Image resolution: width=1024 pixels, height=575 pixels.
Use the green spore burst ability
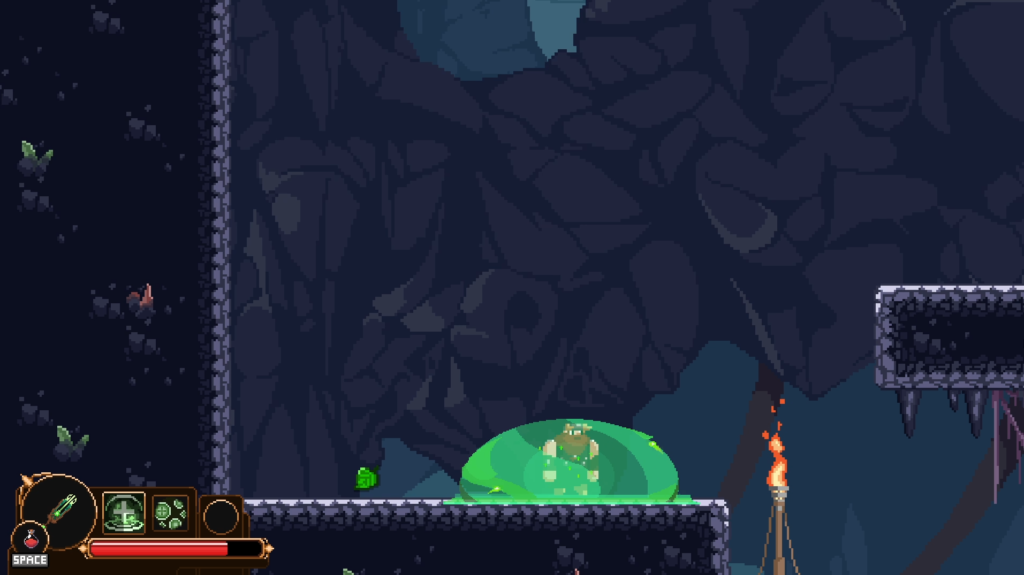coord(169,514)
